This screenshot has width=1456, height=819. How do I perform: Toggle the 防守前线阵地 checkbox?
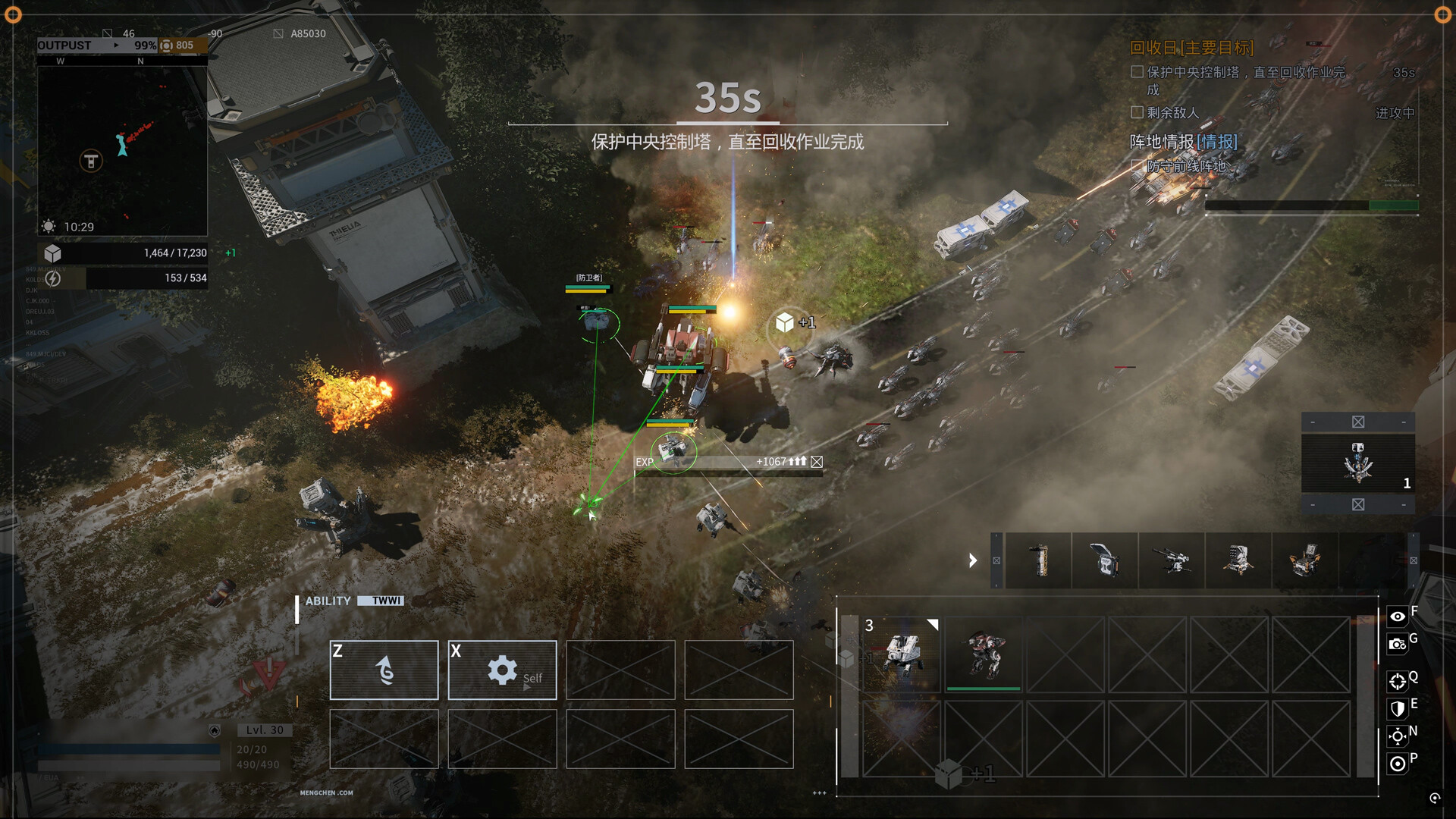pyautogui.click(x=1136, y=164)
